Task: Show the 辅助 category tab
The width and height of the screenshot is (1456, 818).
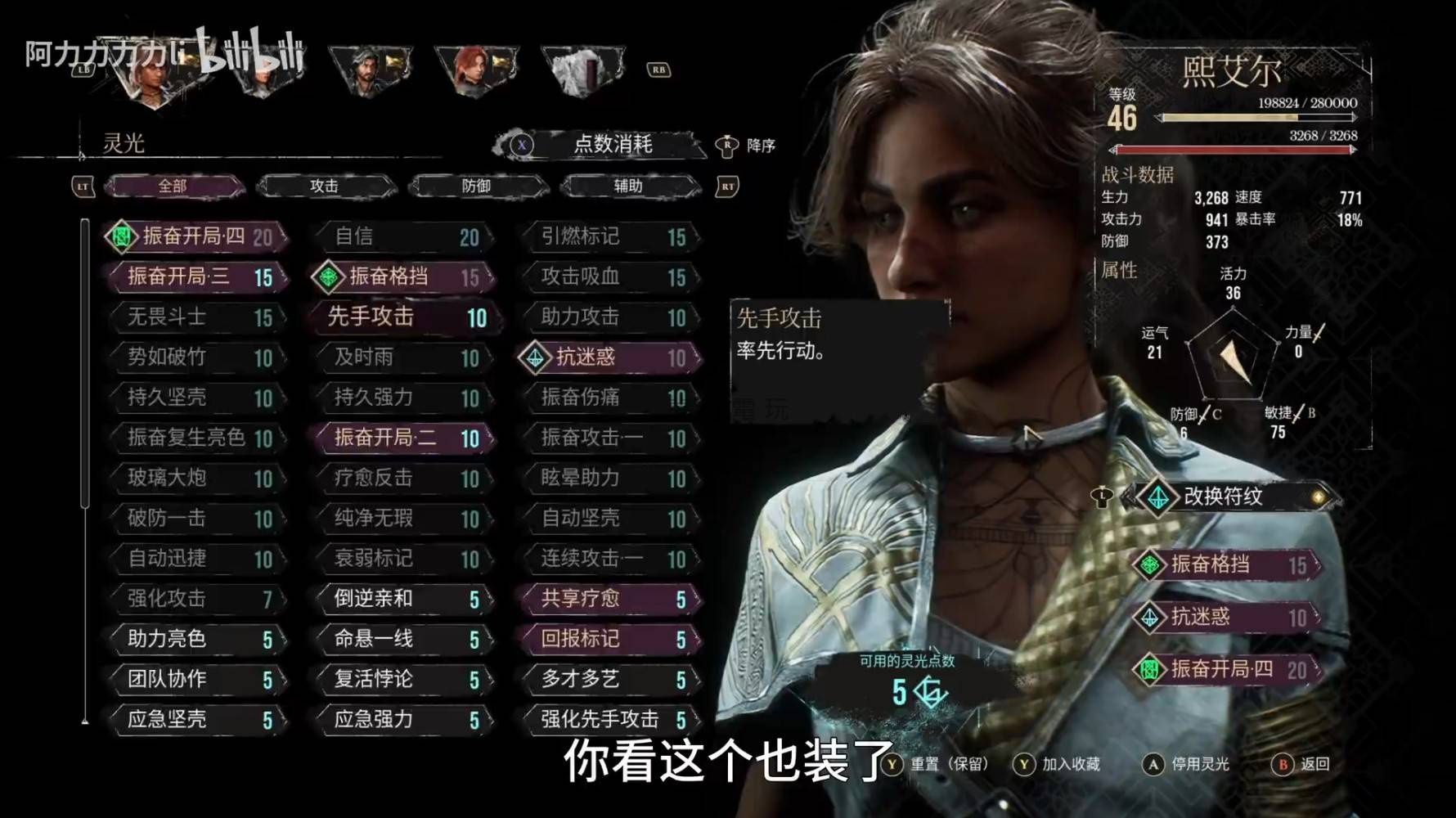Action: 628,187
